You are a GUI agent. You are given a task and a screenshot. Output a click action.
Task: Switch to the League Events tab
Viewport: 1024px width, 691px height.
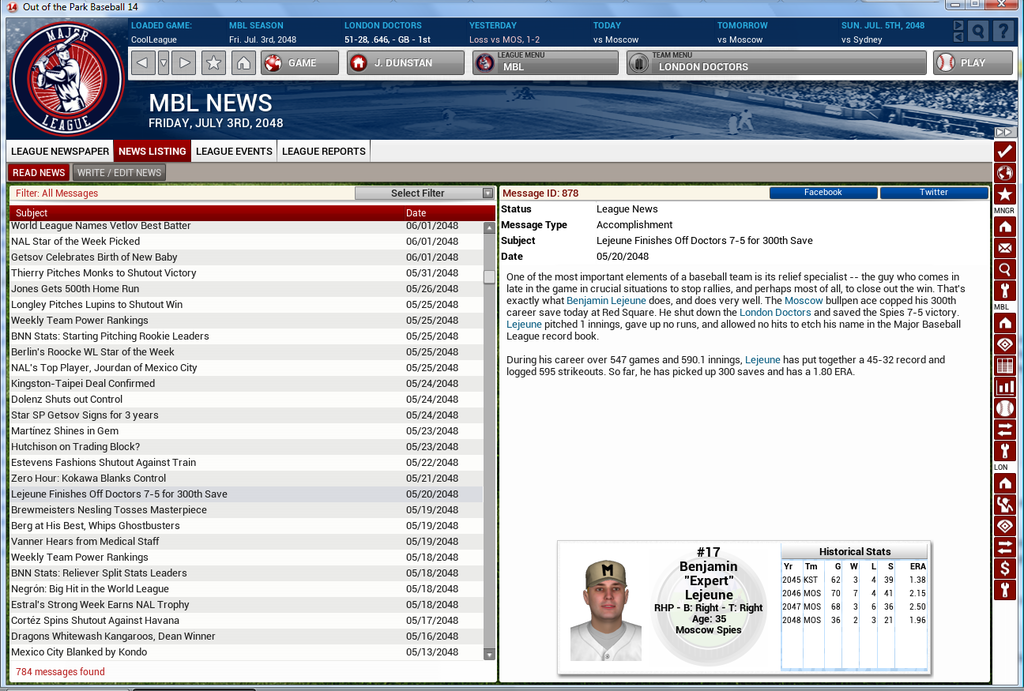234,151
